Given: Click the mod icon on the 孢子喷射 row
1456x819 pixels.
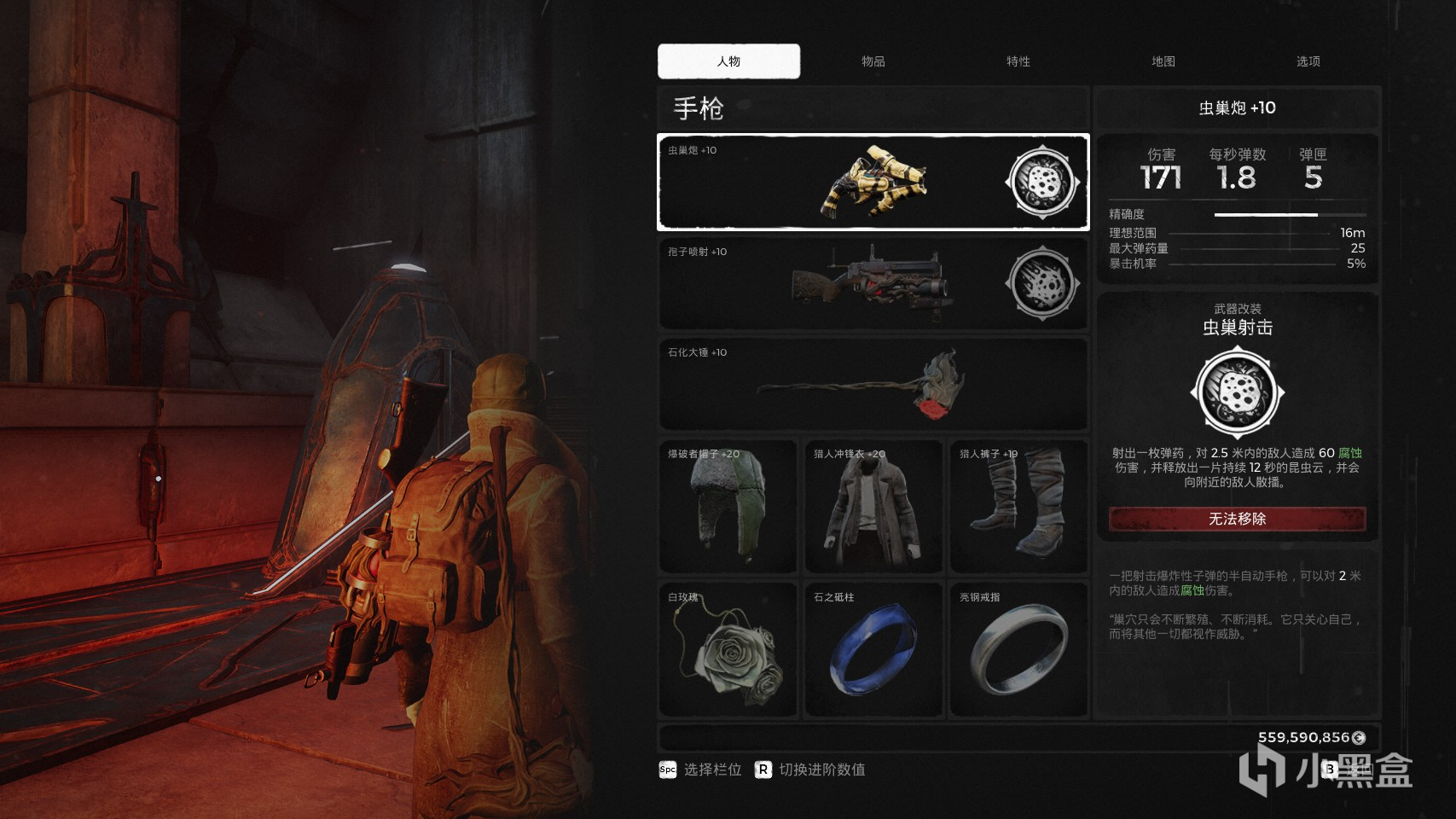Looking at the screenshot, I should coord(1041,283).
